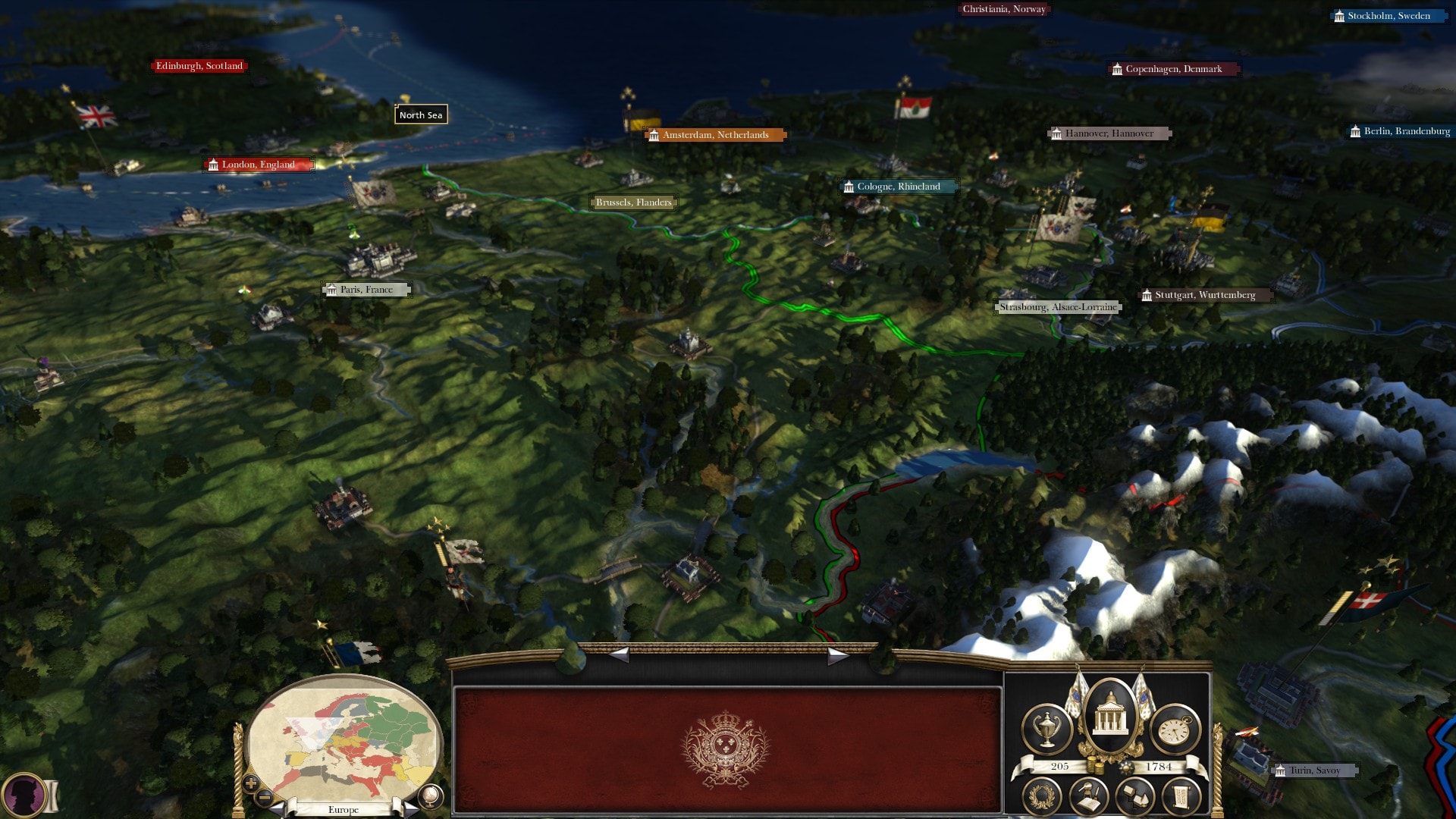Select the Cologne, Rhineland city label
The width and height of the screenshot is (1456, 819).
899,187
